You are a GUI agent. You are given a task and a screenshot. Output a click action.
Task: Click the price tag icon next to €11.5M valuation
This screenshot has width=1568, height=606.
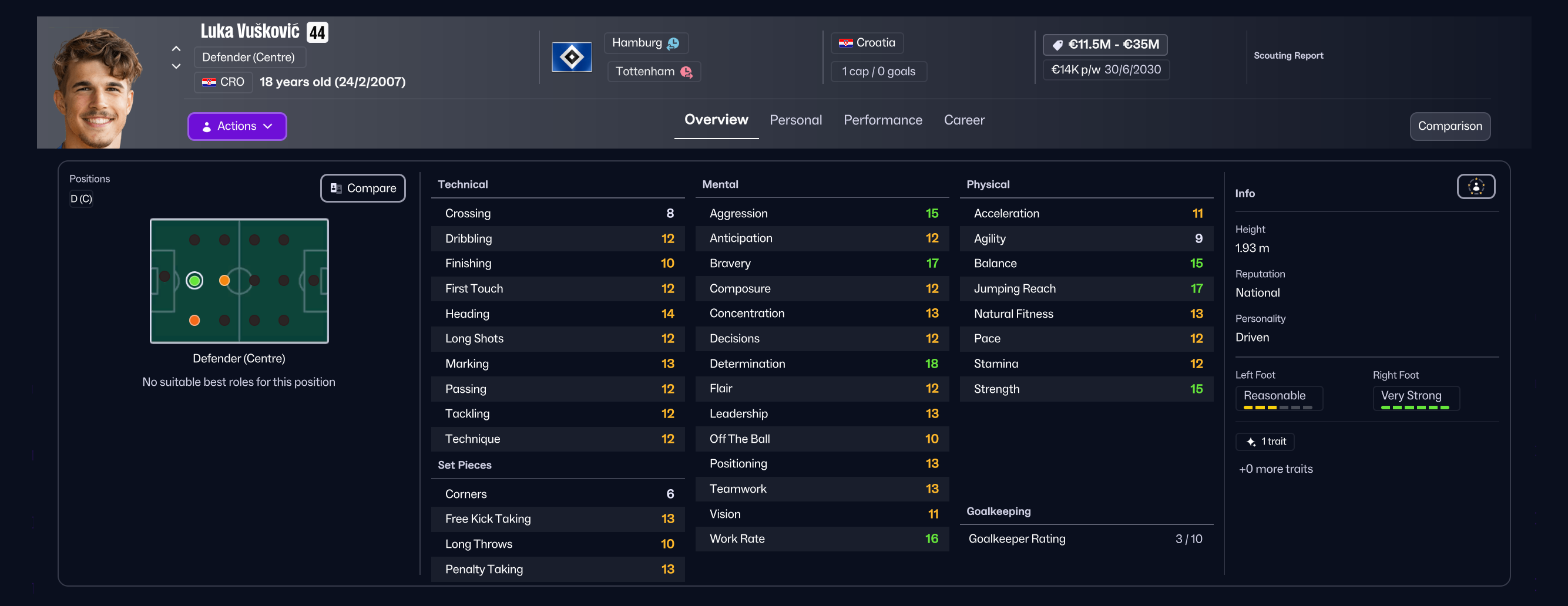coord(1057,44)
